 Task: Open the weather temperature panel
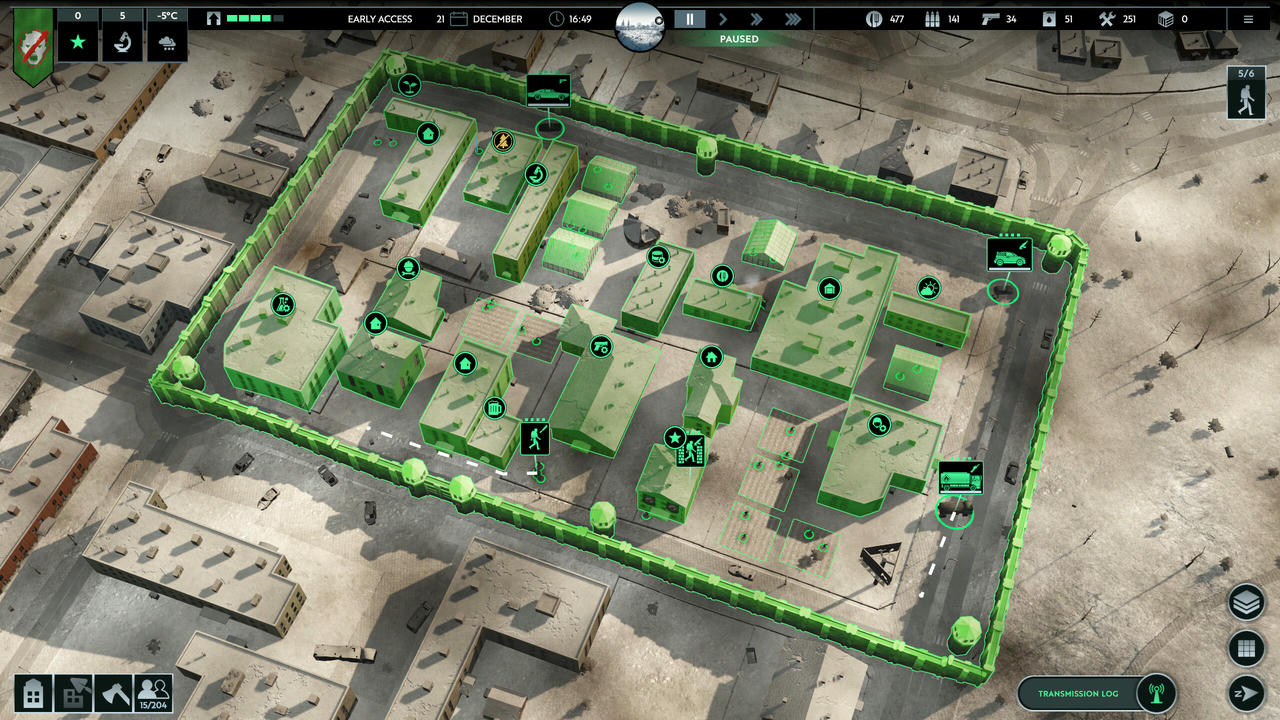(x=166, y=43)
